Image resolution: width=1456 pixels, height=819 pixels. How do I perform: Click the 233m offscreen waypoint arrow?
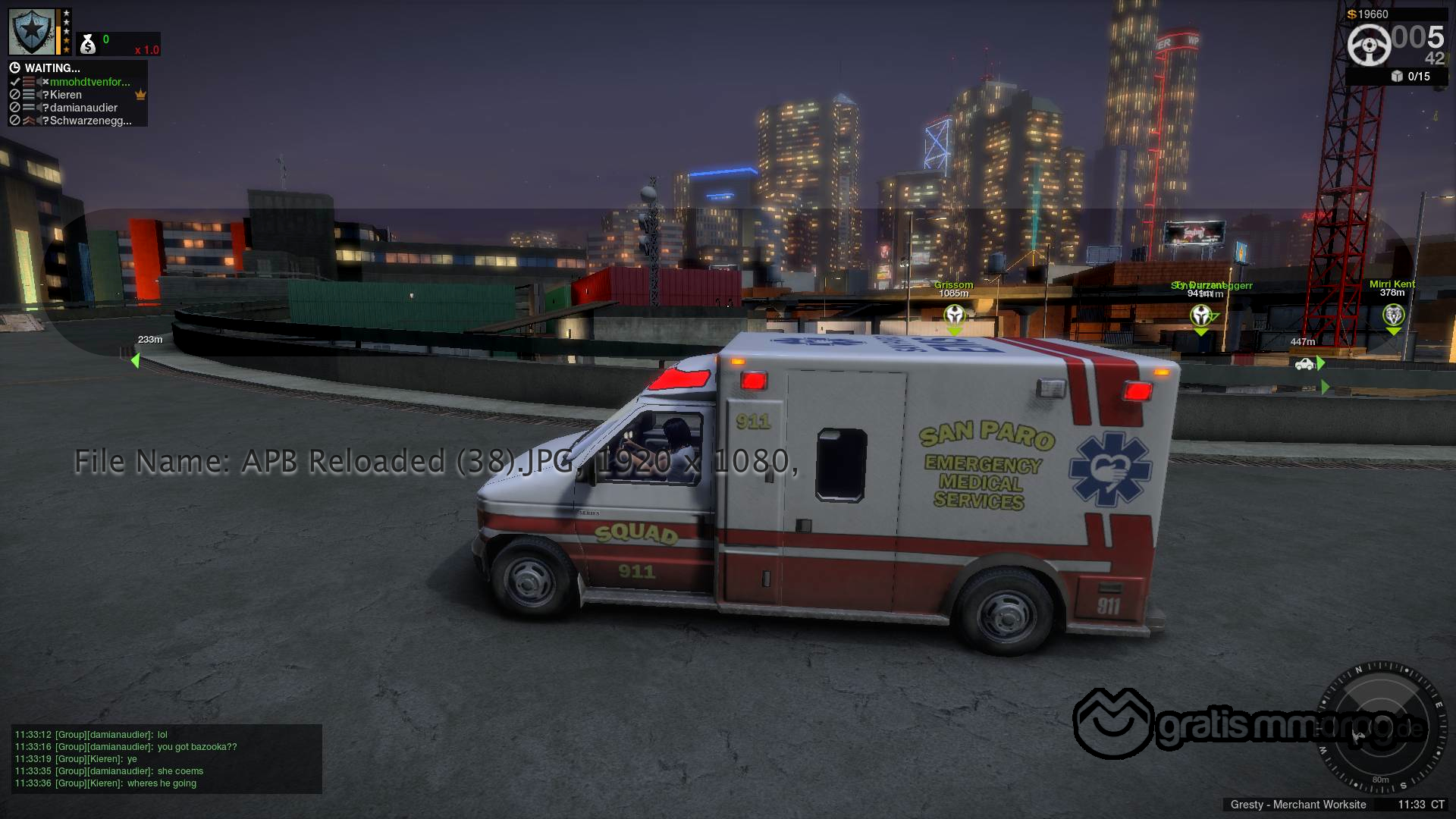click(x=135, y=360)
